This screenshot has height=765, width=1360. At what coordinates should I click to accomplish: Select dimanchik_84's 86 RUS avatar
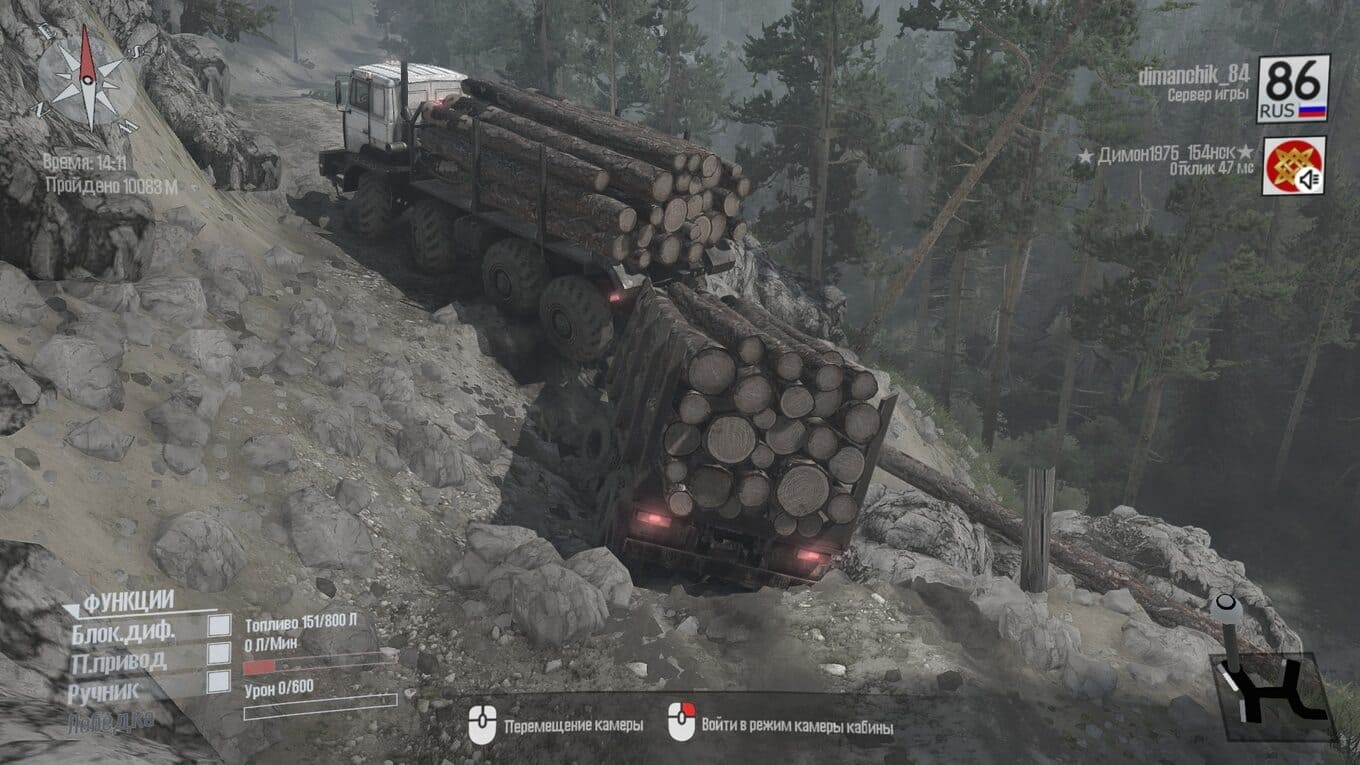(1293, 89)
